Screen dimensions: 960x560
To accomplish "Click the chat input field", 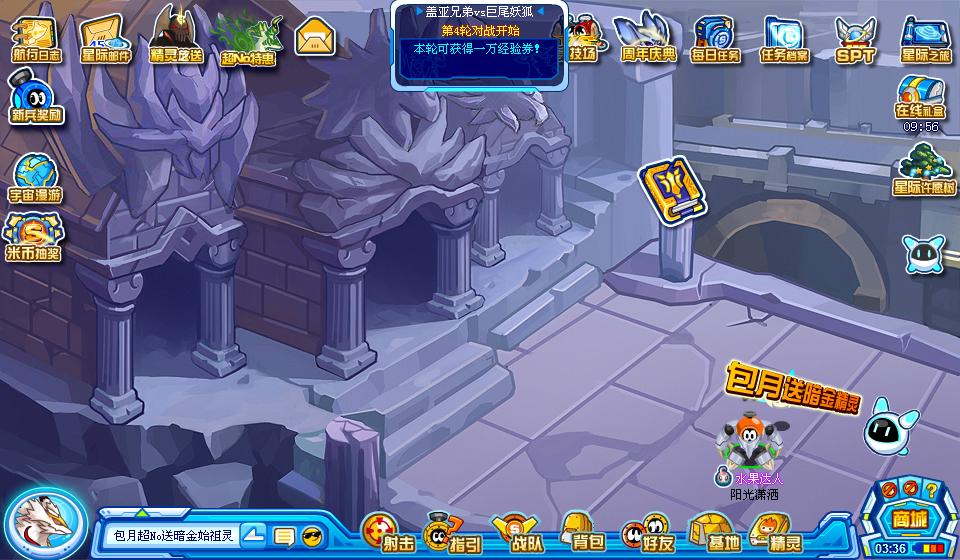I will click(170, 535).
